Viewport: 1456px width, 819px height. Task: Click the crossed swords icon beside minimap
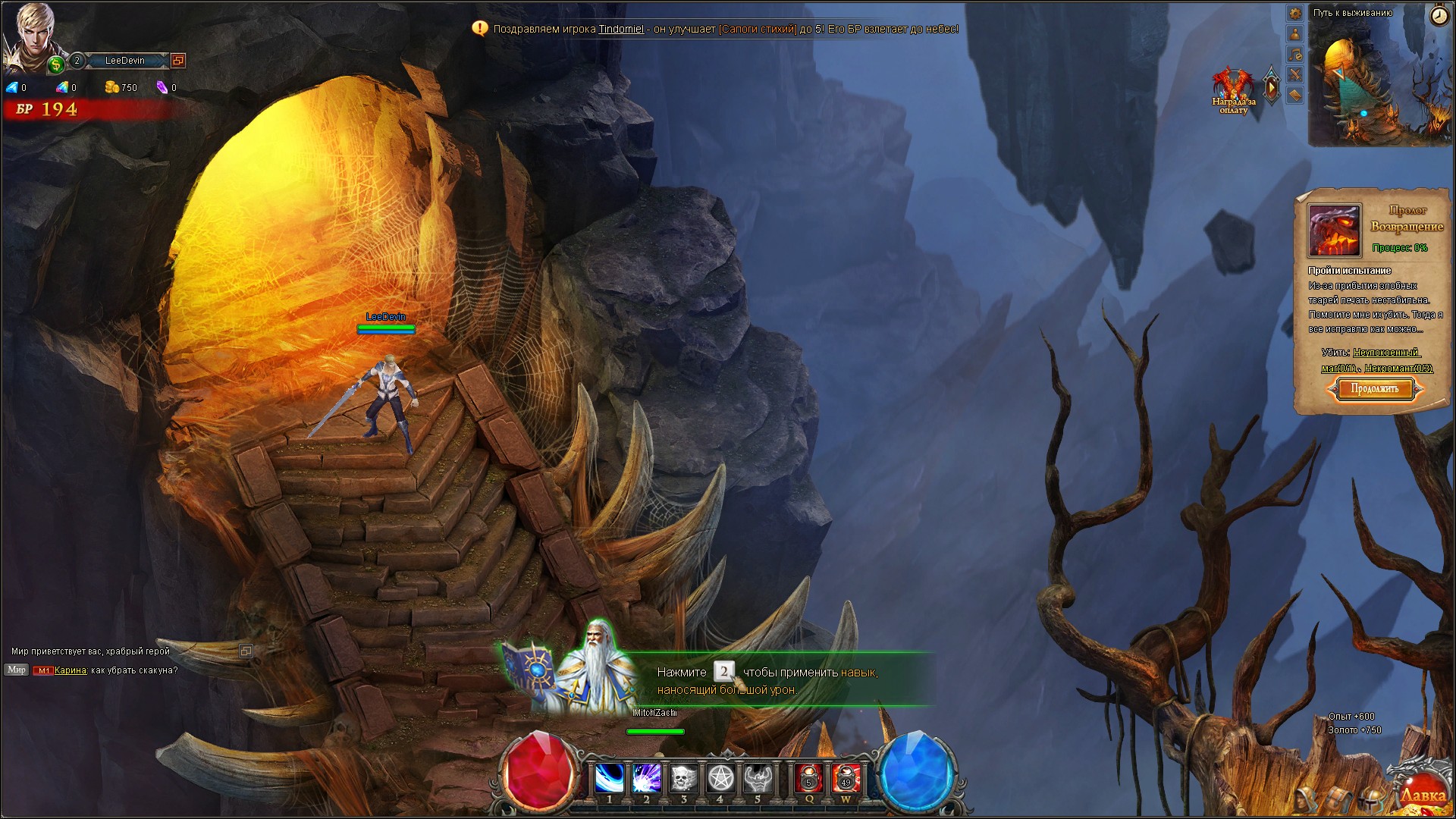tap(1295, 74)
